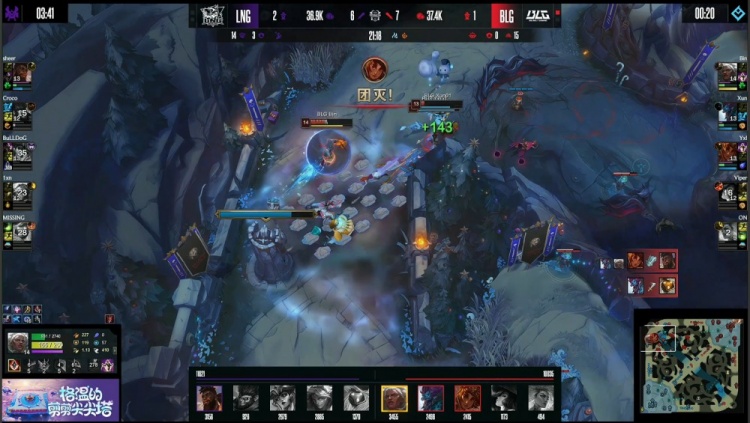Click the selected champion's portrait panel
This screenshot has height=423, width=750.
pyautogui.click(x=17, y=343)
